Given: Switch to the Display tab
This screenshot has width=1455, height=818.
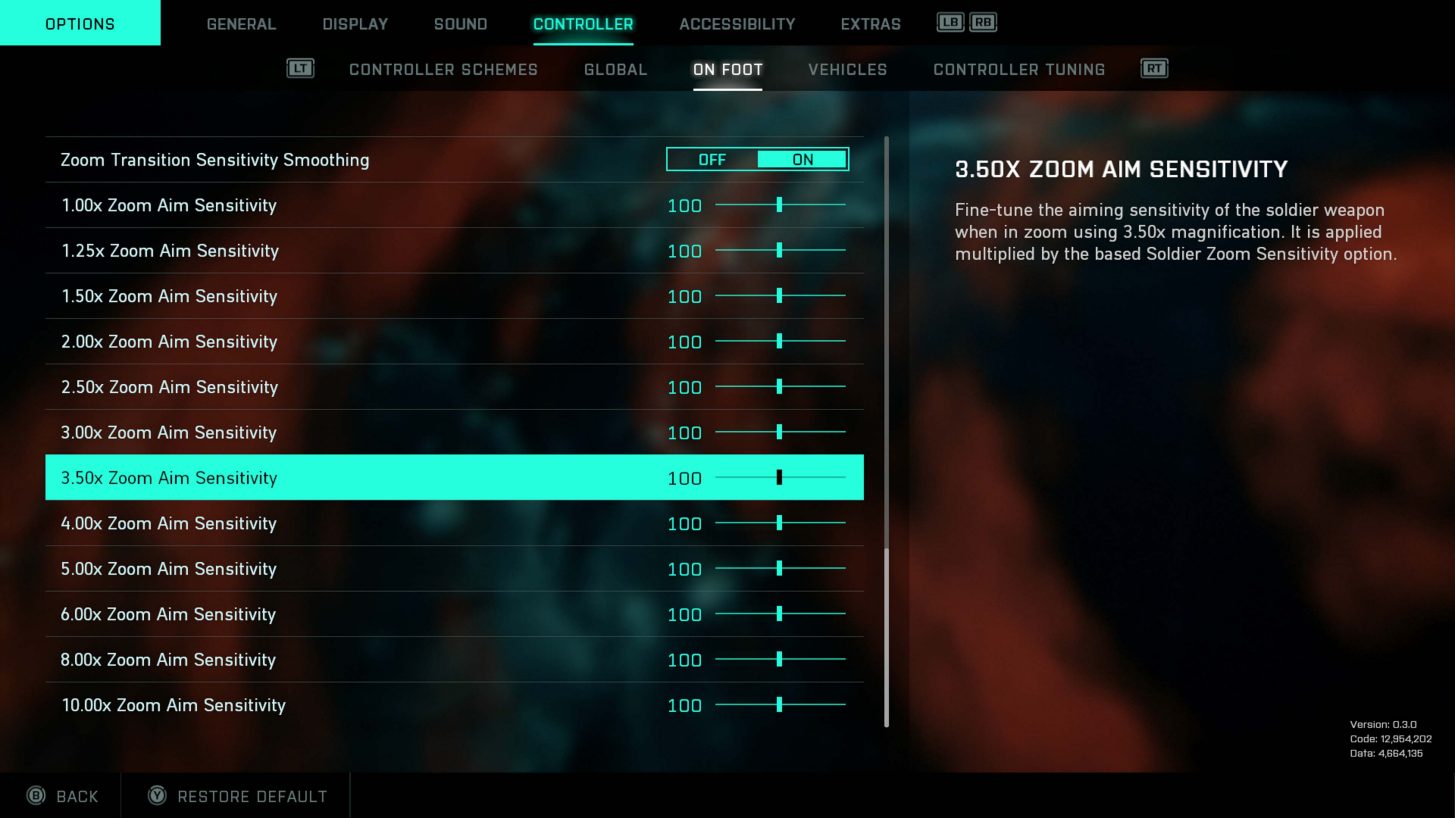Looking at the screenshot, I should coord(354,23).
